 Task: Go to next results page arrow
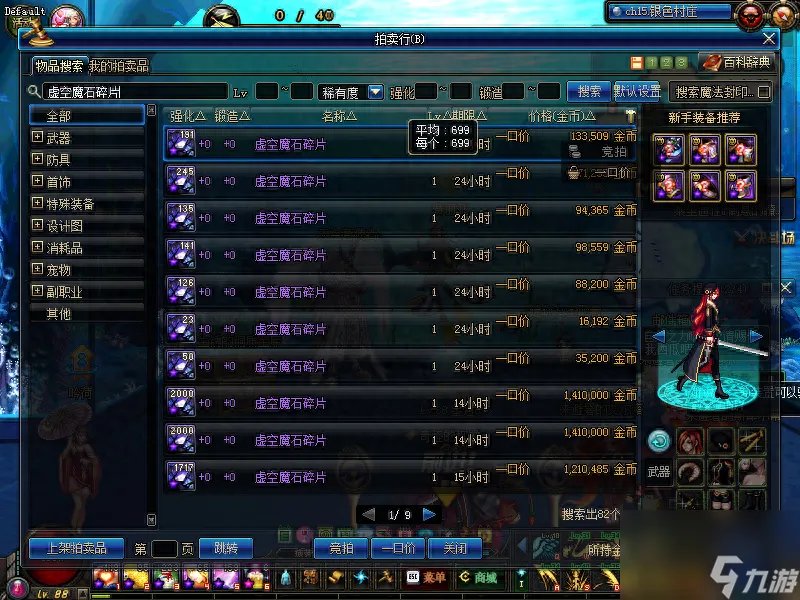click(x=429, y=514)
